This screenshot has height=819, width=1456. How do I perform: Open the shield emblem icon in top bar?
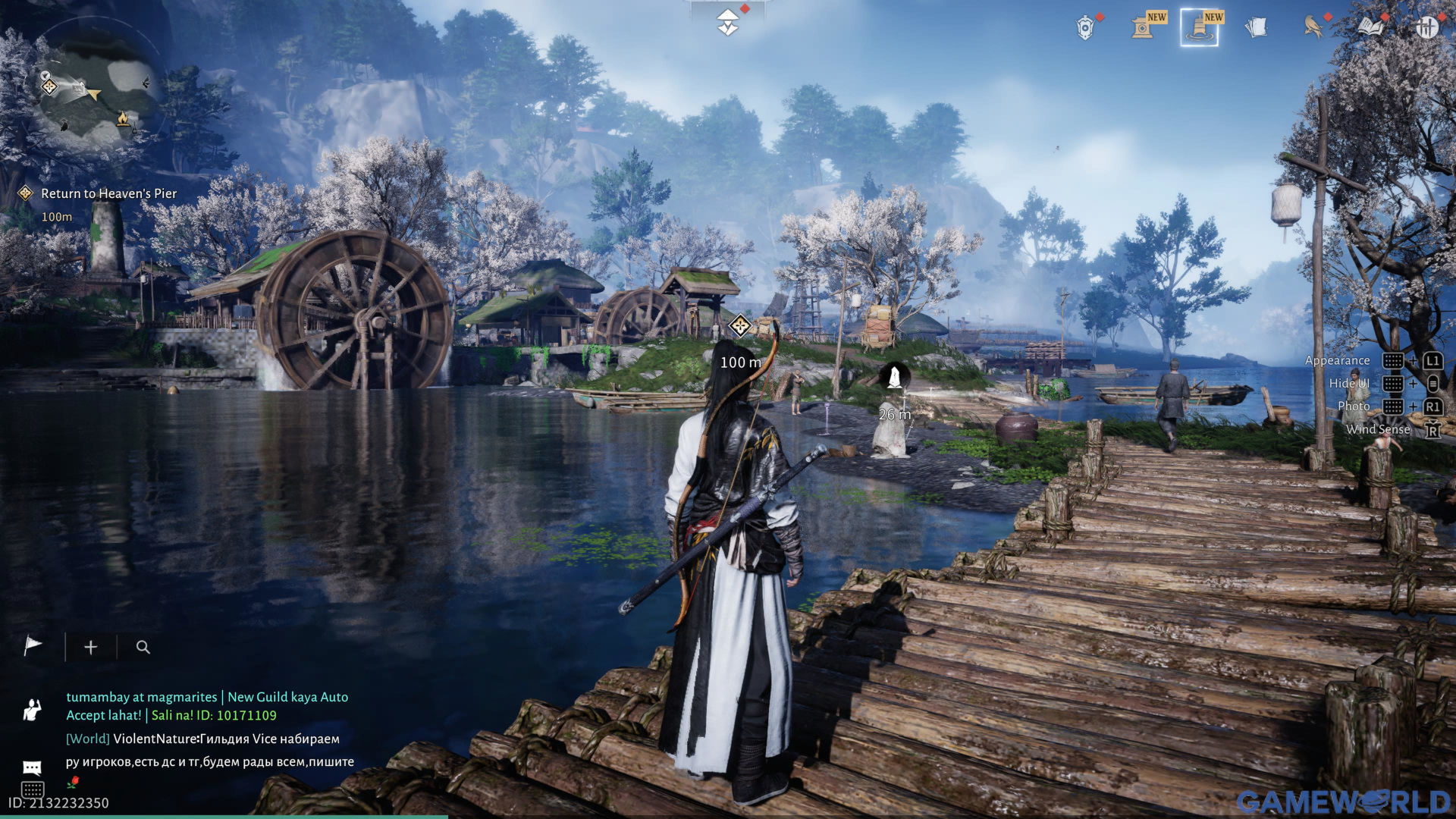pos(1085,27)
